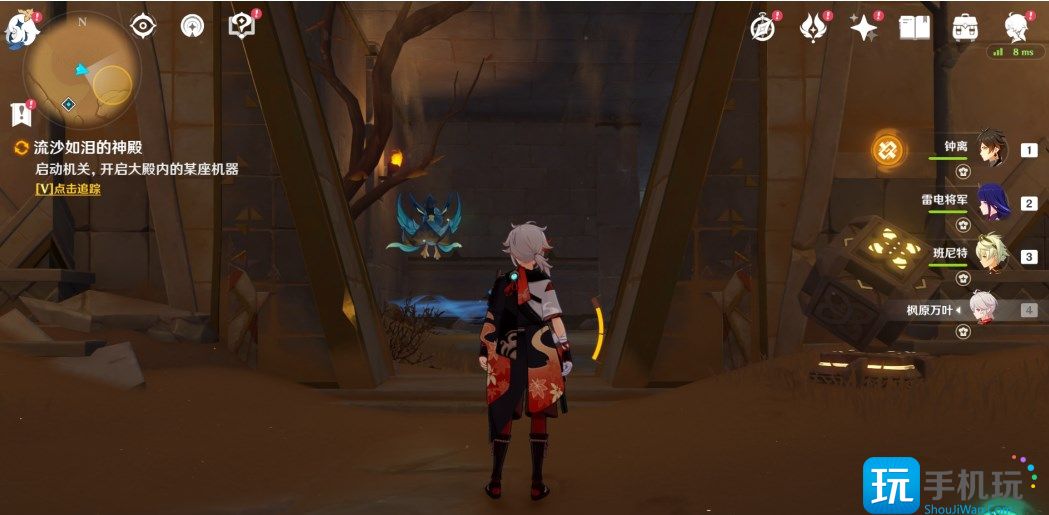Open the map from the minimap

(82, 72)
